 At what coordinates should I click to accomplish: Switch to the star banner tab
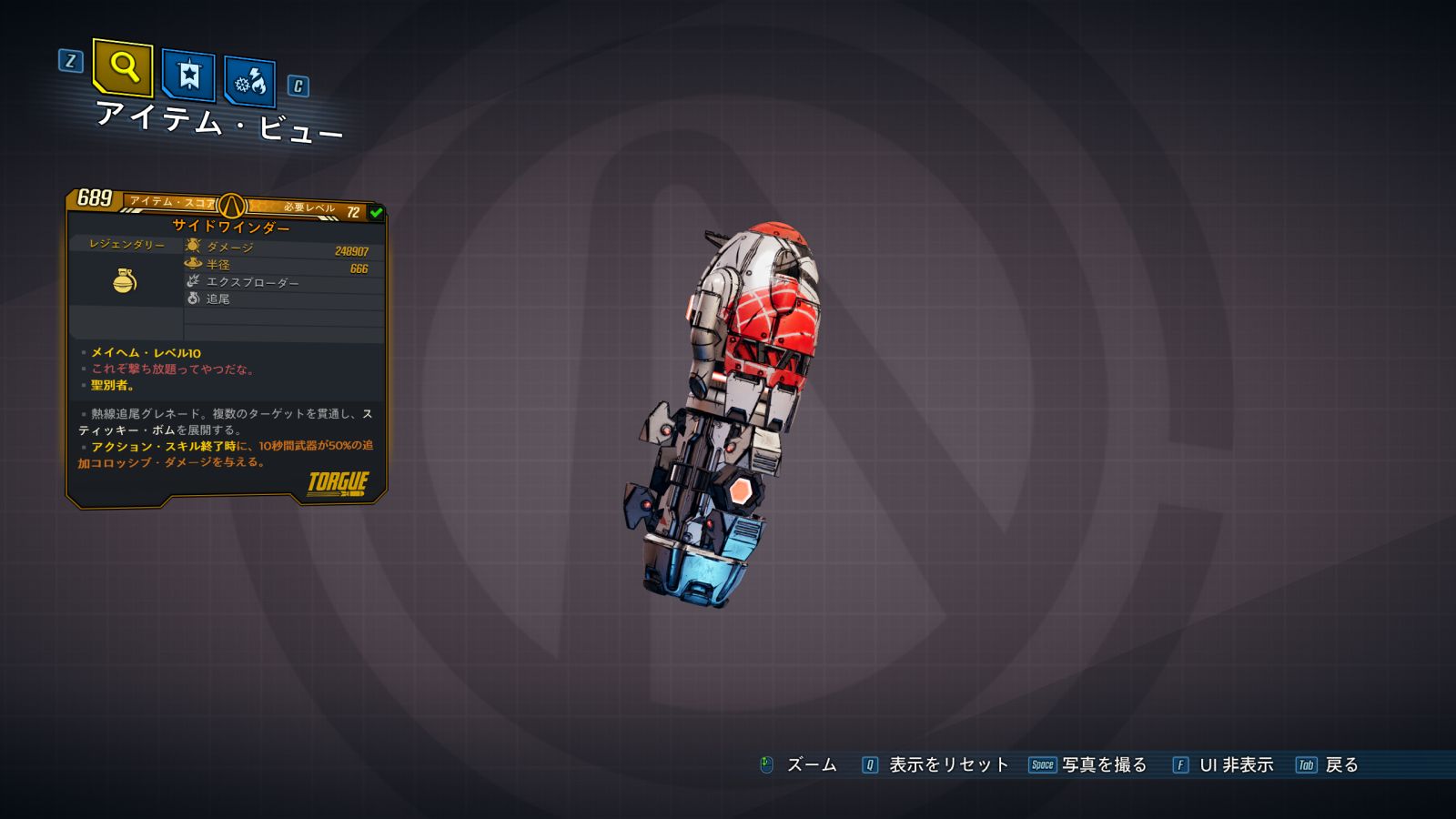click(188, 75)
